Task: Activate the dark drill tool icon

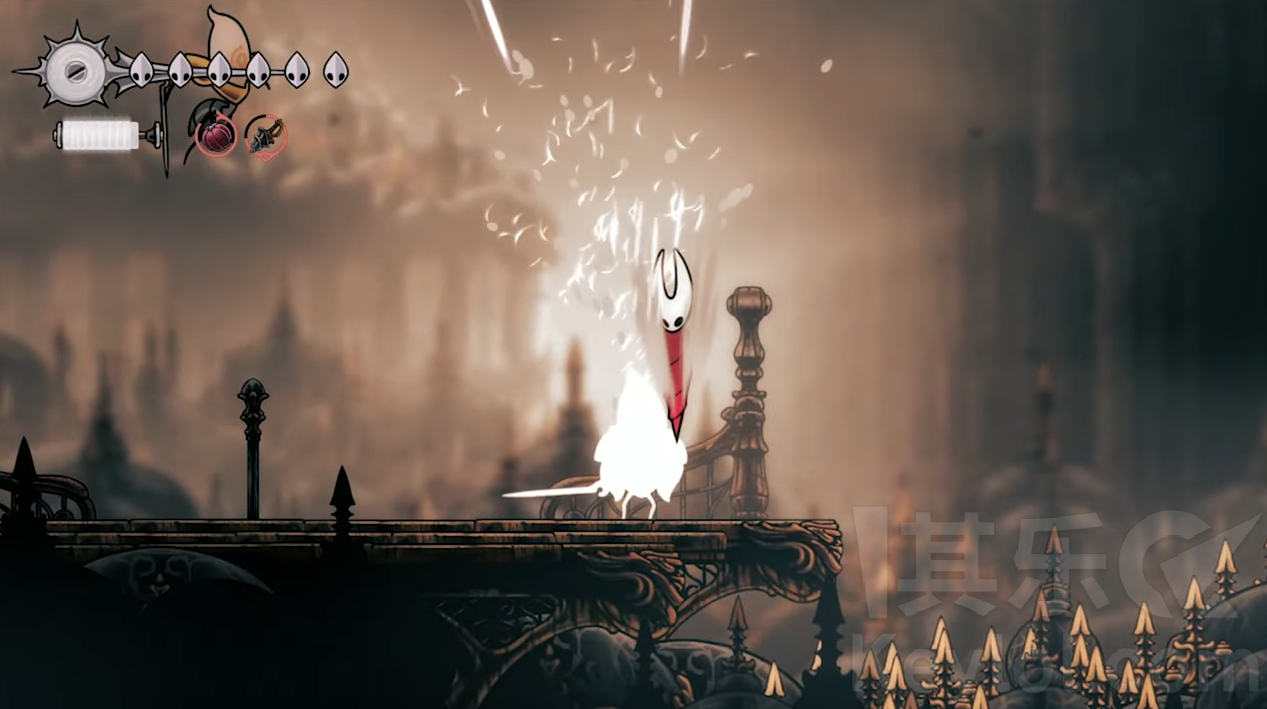Action: (x=266, y=136)
